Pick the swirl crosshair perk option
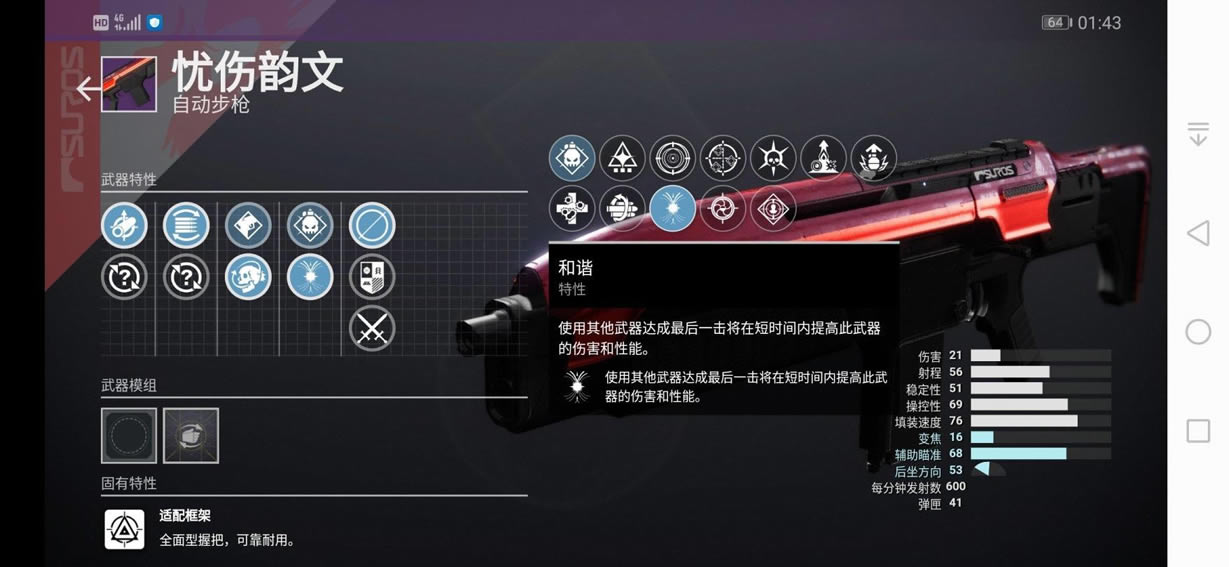The height and width of the screenshot is (567, 1229). click(x=723, y=208)
